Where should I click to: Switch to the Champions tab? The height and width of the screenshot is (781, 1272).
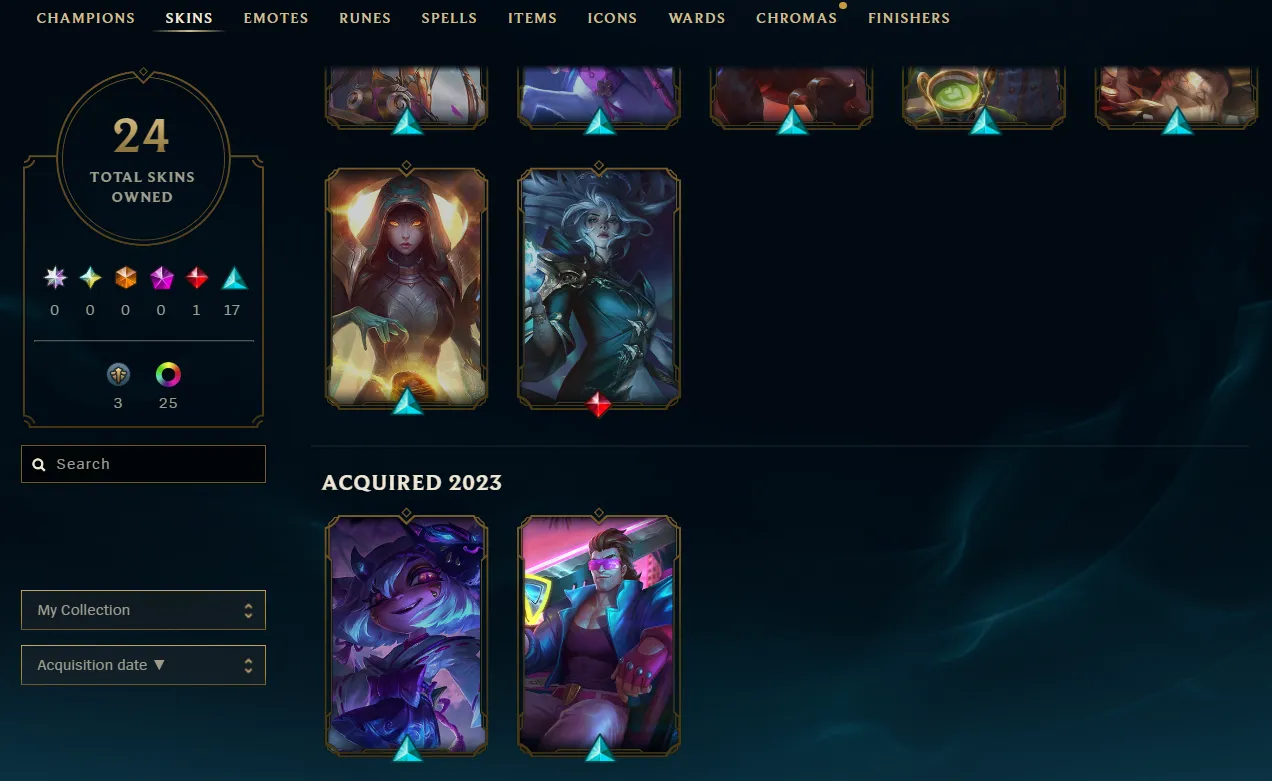[x=85, y=18]
